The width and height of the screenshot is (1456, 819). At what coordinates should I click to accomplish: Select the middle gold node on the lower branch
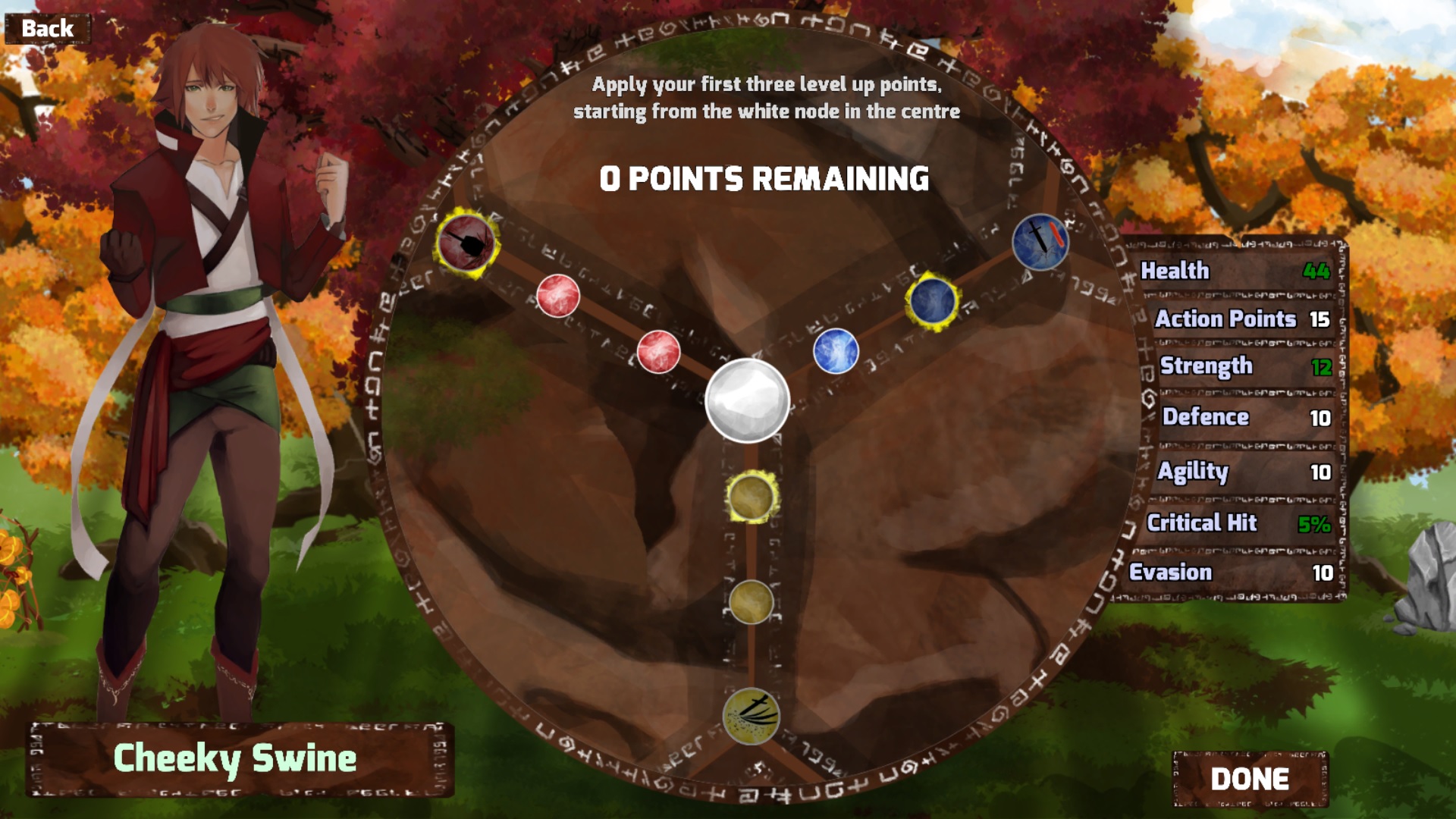(x=752, y=604)
